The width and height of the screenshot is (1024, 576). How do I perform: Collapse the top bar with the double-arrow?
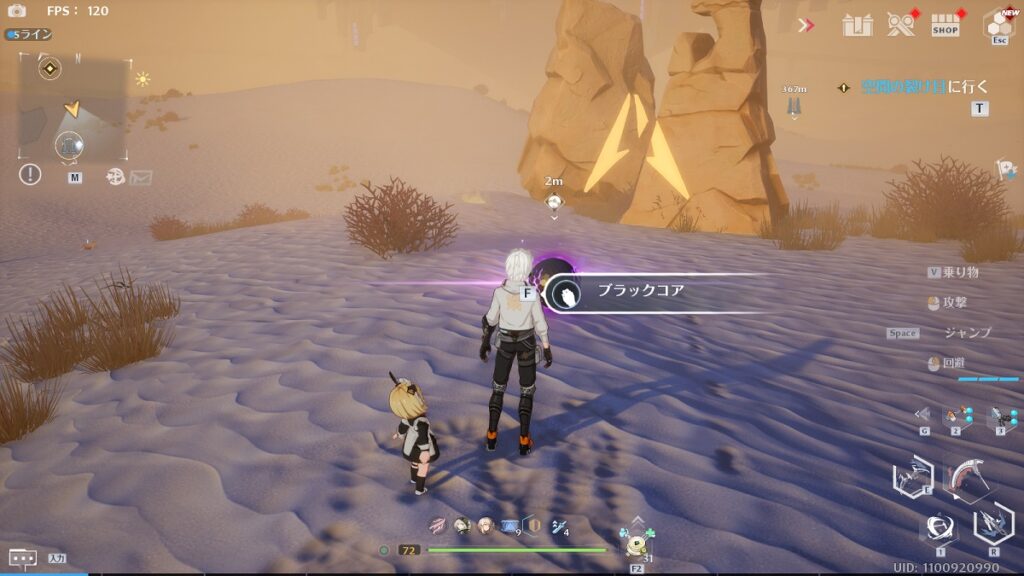pos(806,25)
